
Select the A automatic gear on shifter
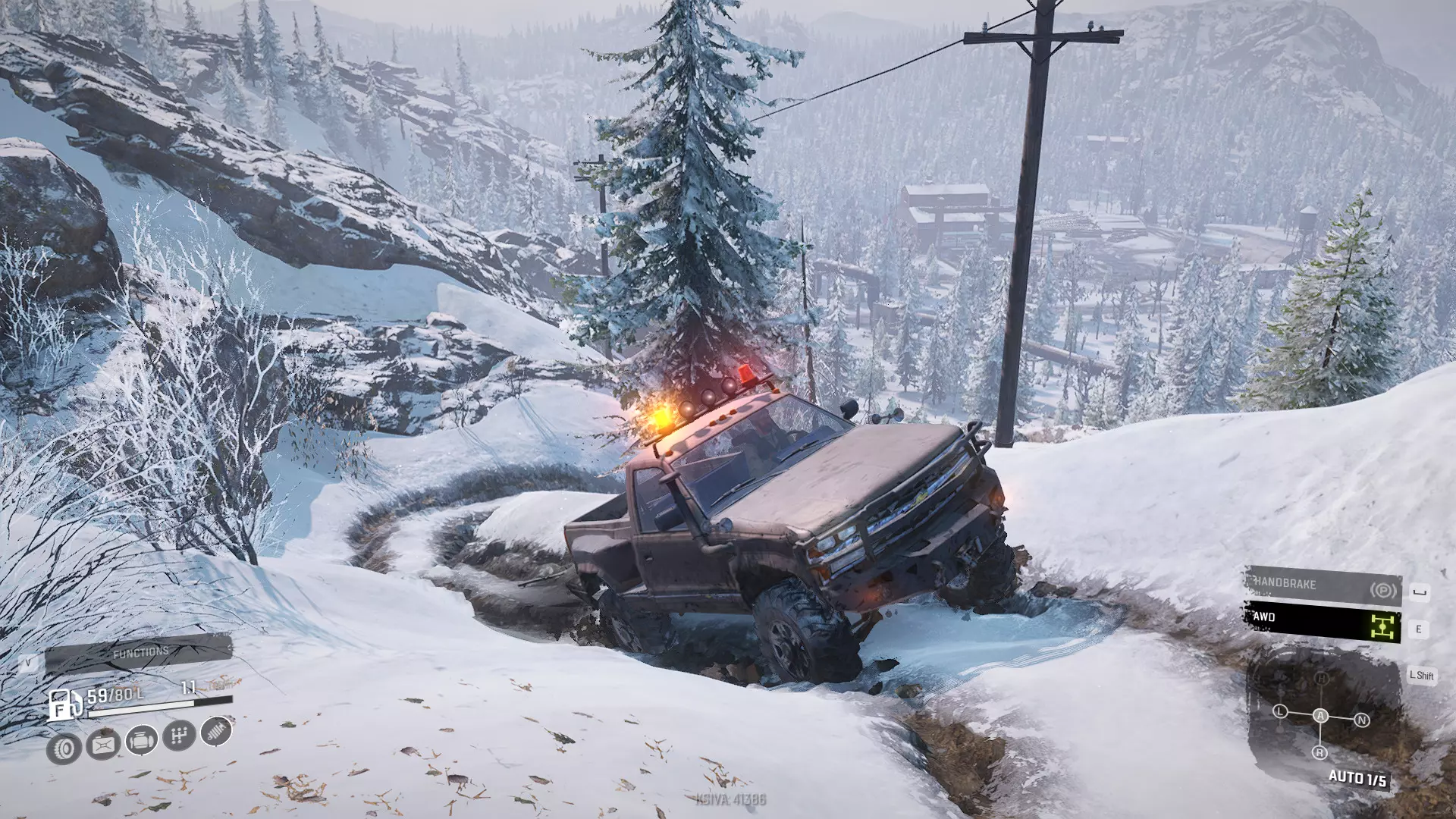tap(1320, 716)
